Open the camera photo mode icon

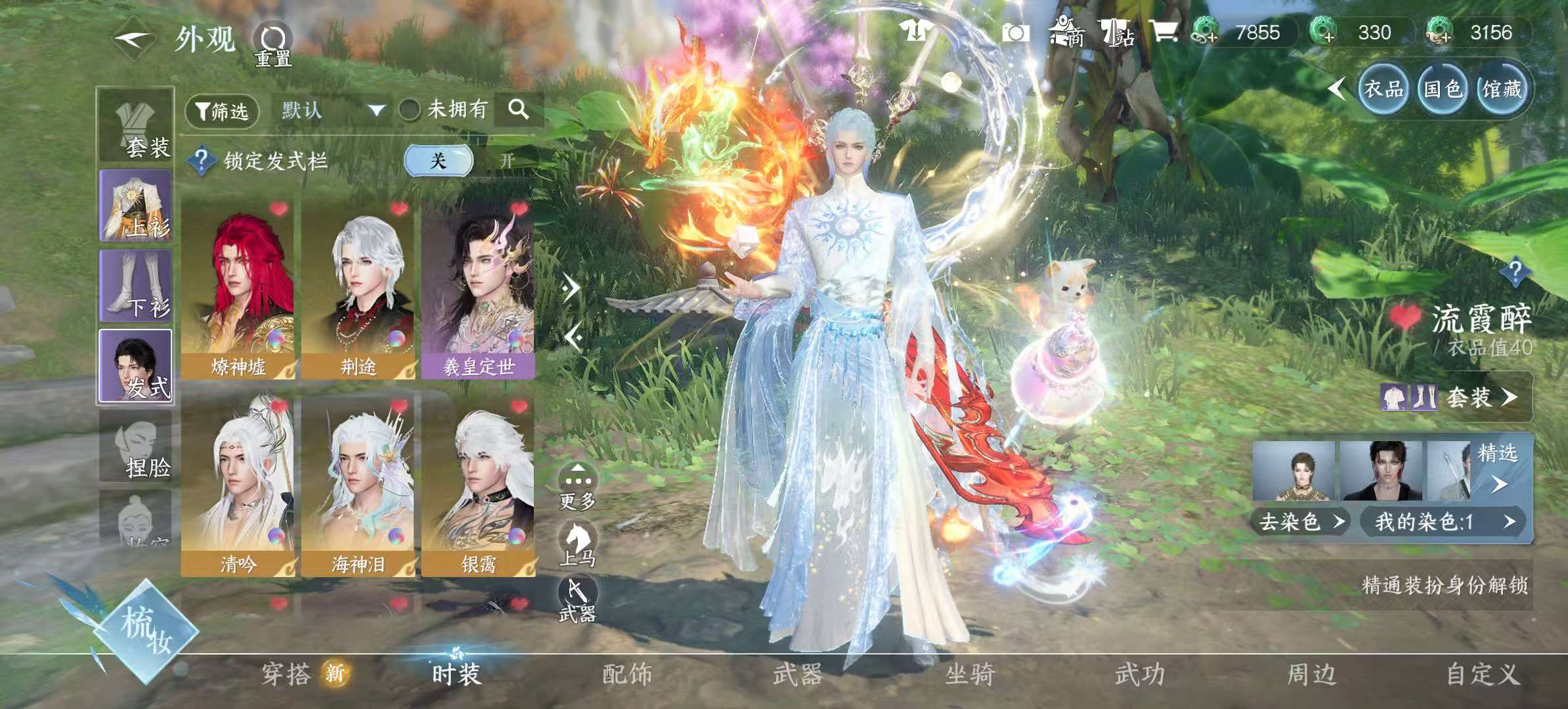pyautogui.click(x=1015, y=33)
